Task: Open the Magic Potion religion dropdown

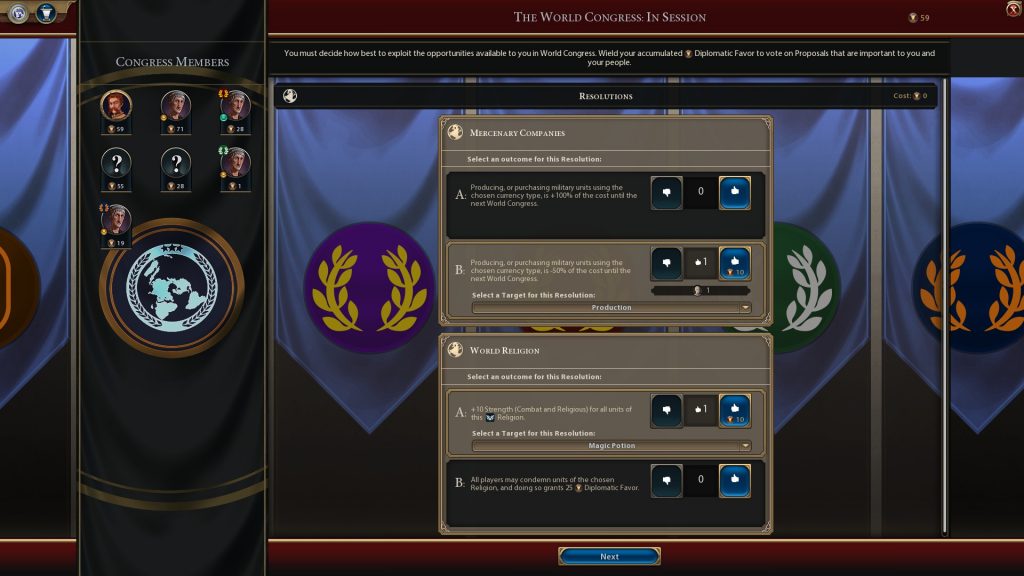Action: [611, 446]
